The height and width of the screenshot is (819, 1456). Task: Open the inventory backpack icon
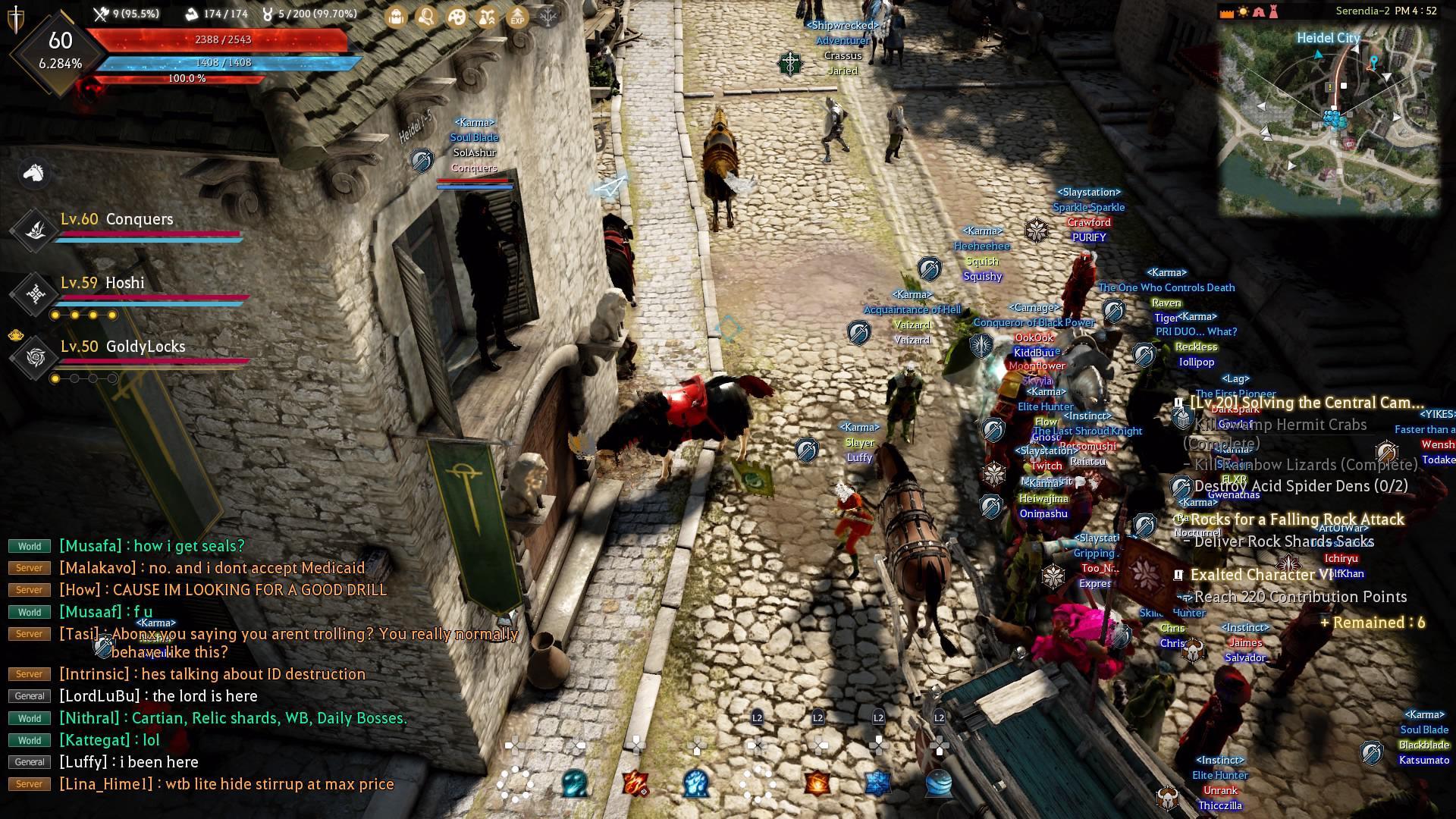pos(395,17)
